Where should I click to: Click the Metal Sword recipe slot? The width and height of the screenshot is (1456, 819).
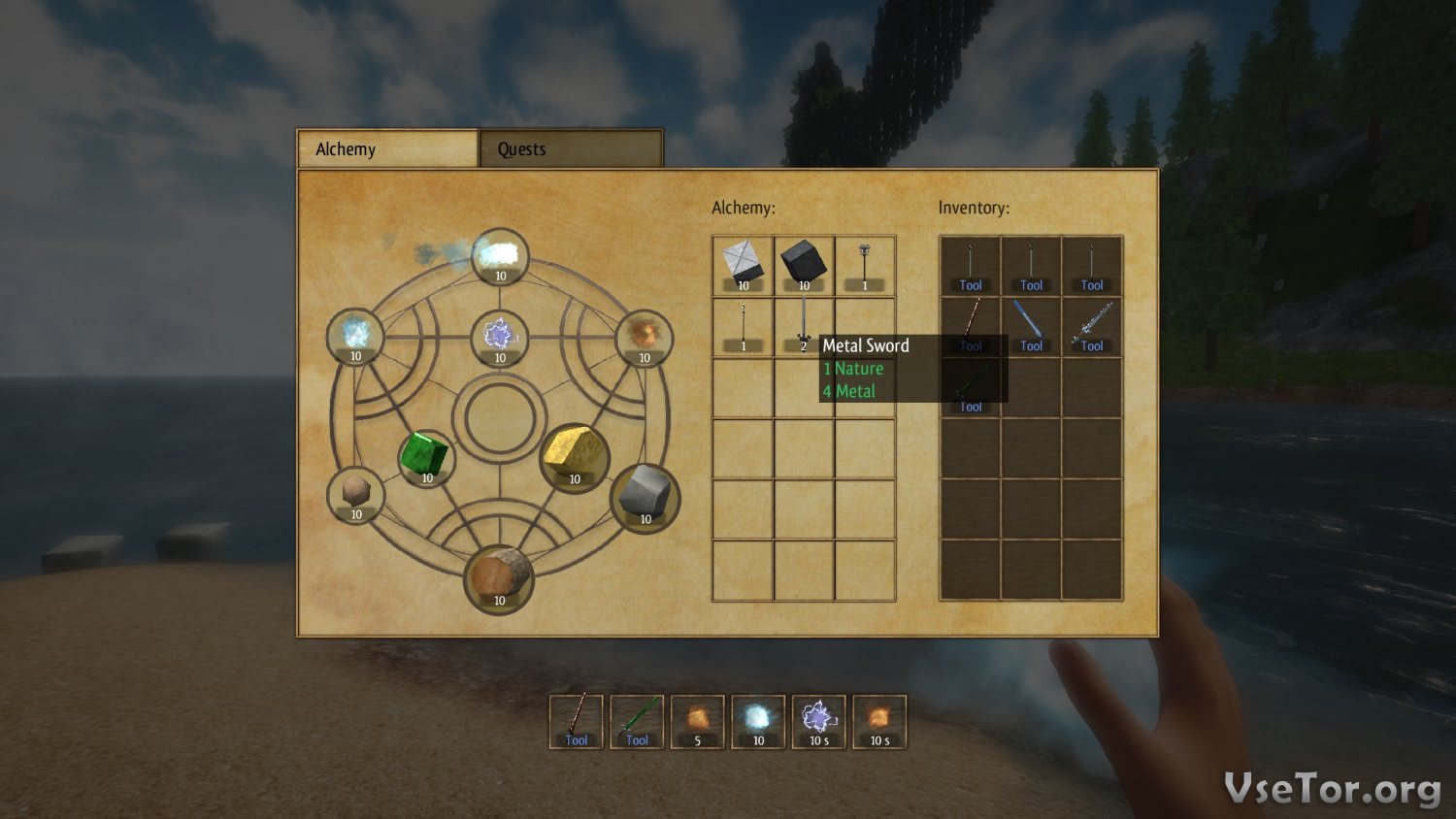pyautogui.click(x=804, y=327)
